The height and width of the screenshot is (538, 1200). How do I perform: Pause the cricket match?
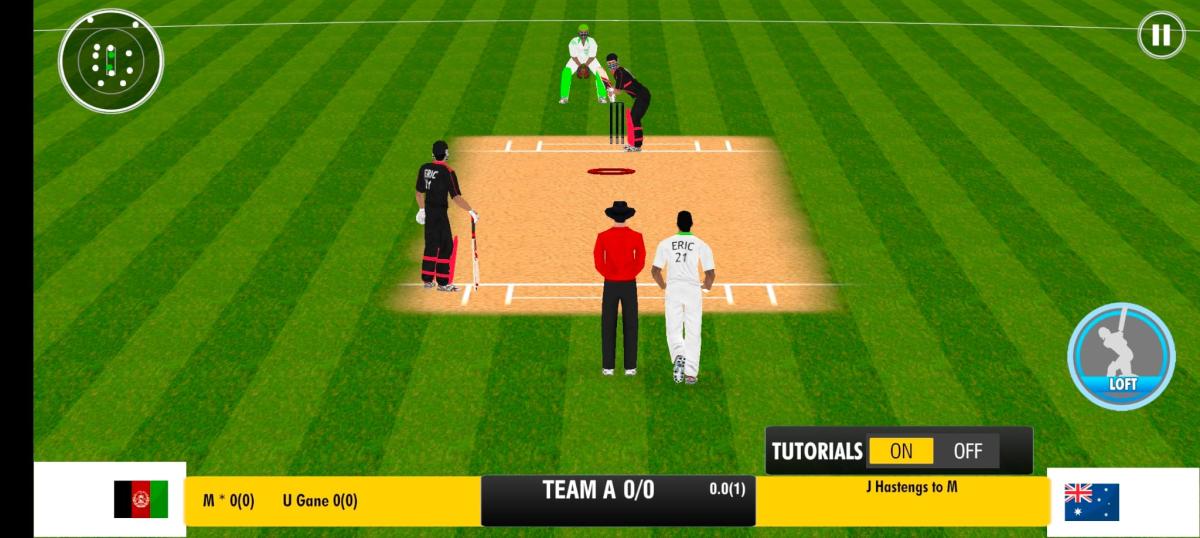point(1160,36)
